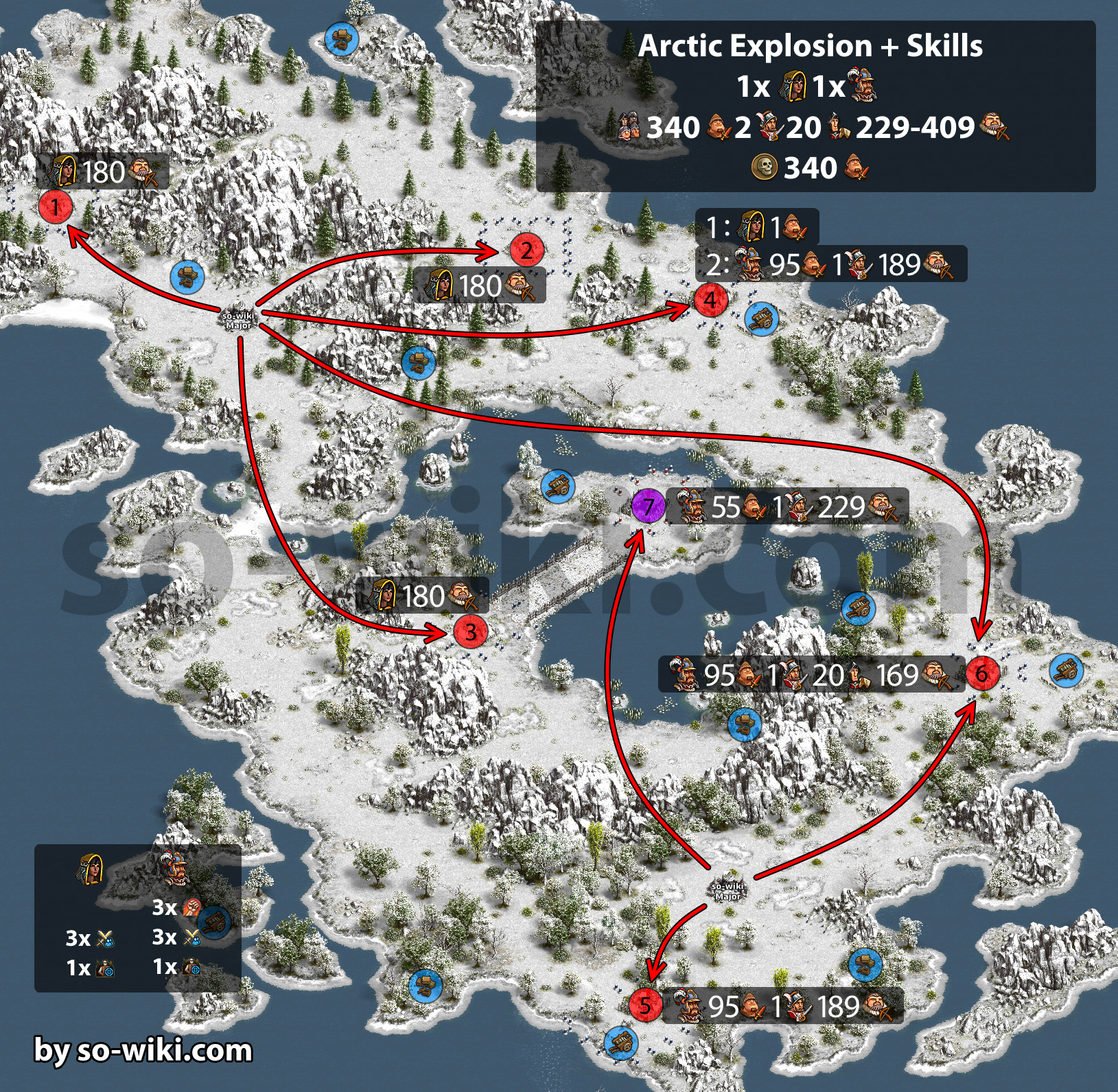Select red camp marker number 4

coord(710,300)
